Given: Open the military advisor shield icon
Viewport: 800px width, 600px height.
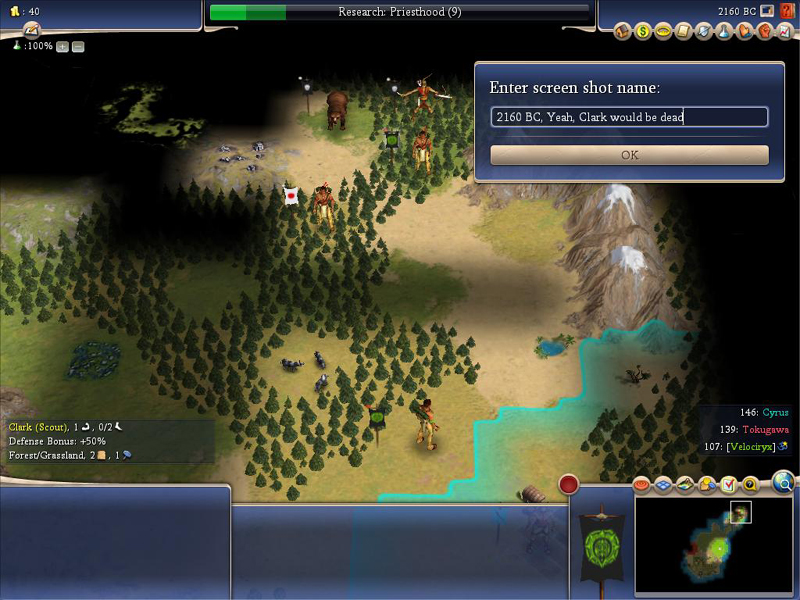Looking at the screenshot, I should click(705, 32).
